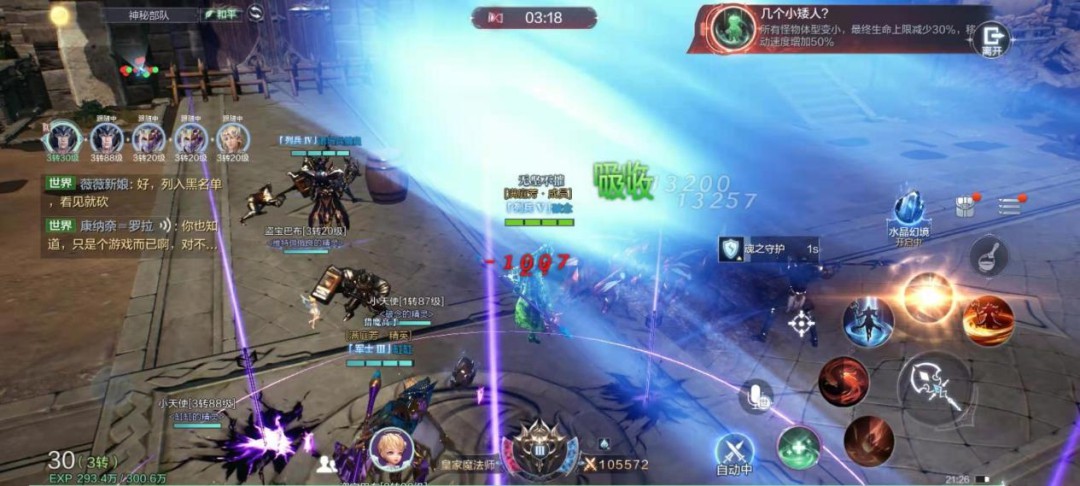
Task: Tap the microphone voice chat button
Action: [756, 397]
